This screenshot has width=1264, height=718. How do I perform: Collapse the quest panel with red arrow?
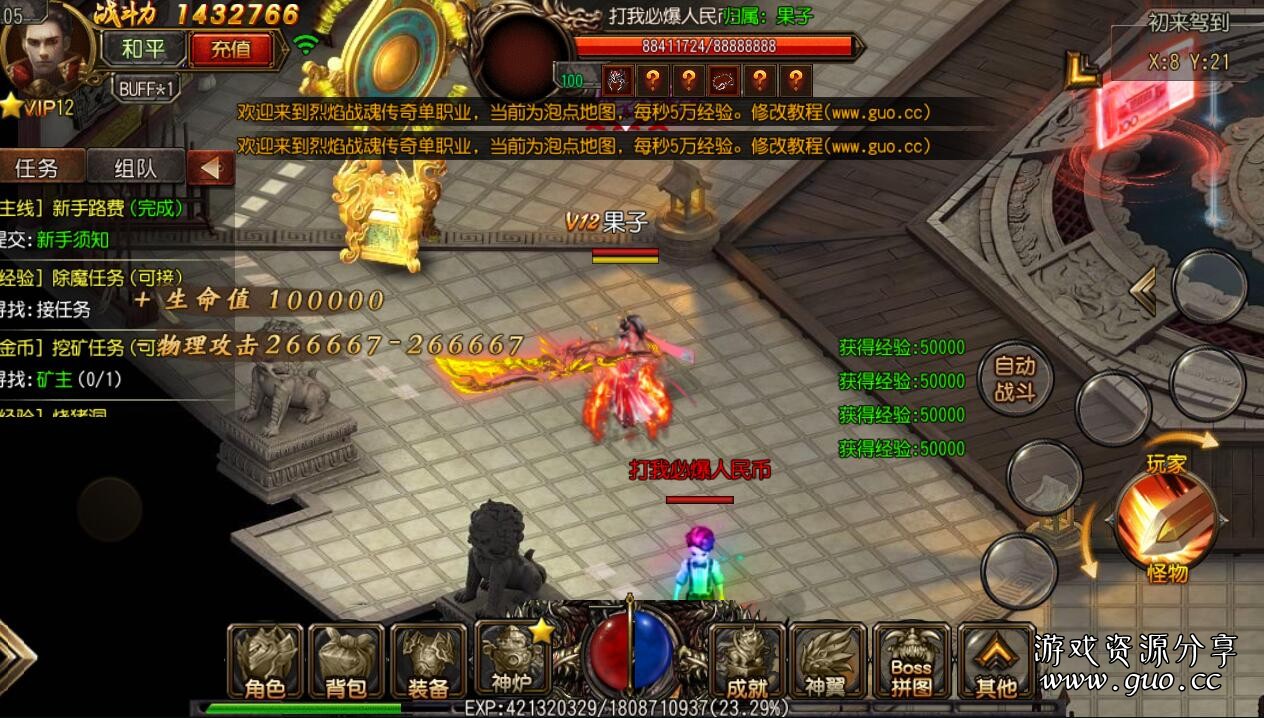(211, 168)
